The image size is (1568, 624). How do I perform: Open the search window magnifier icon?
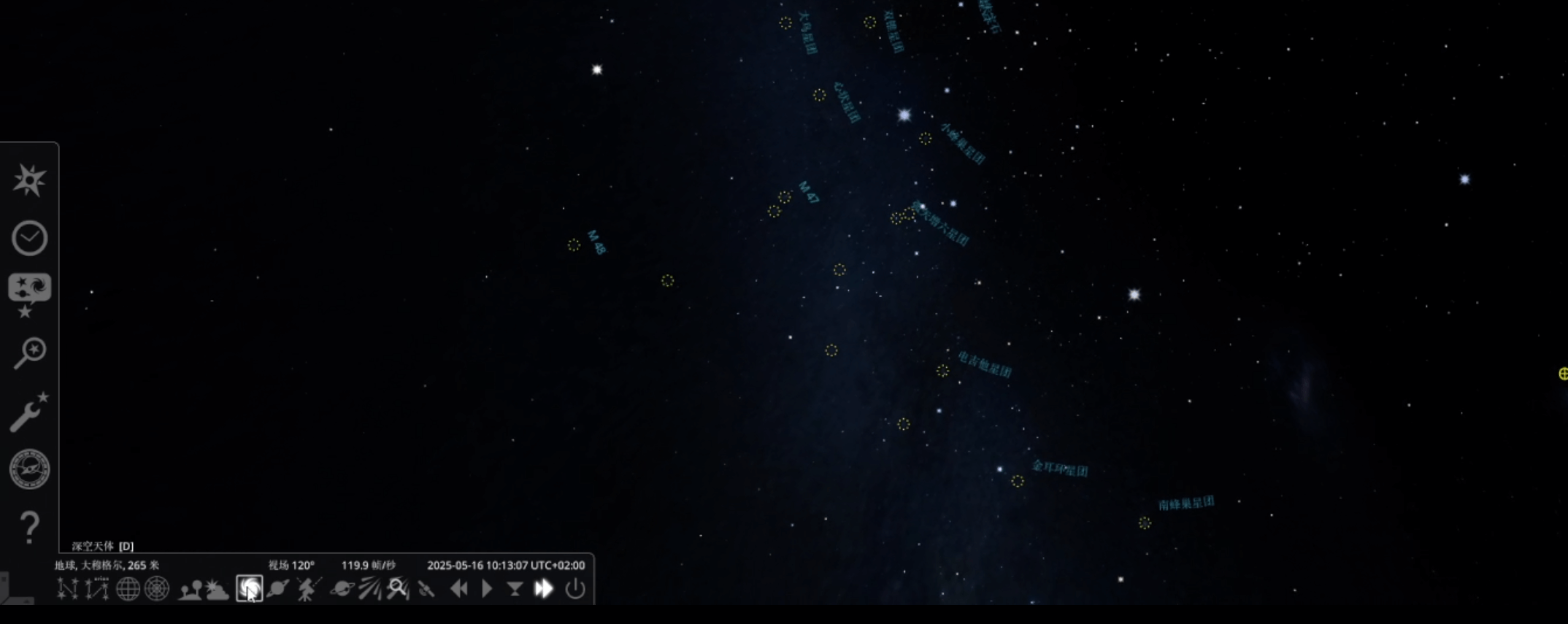click(29, 353)
